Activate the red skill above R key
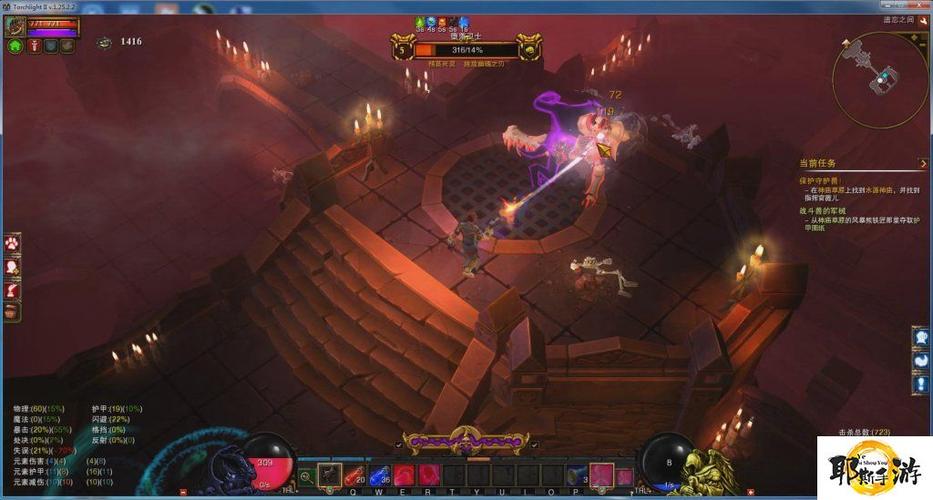 (x=428, y=475)
